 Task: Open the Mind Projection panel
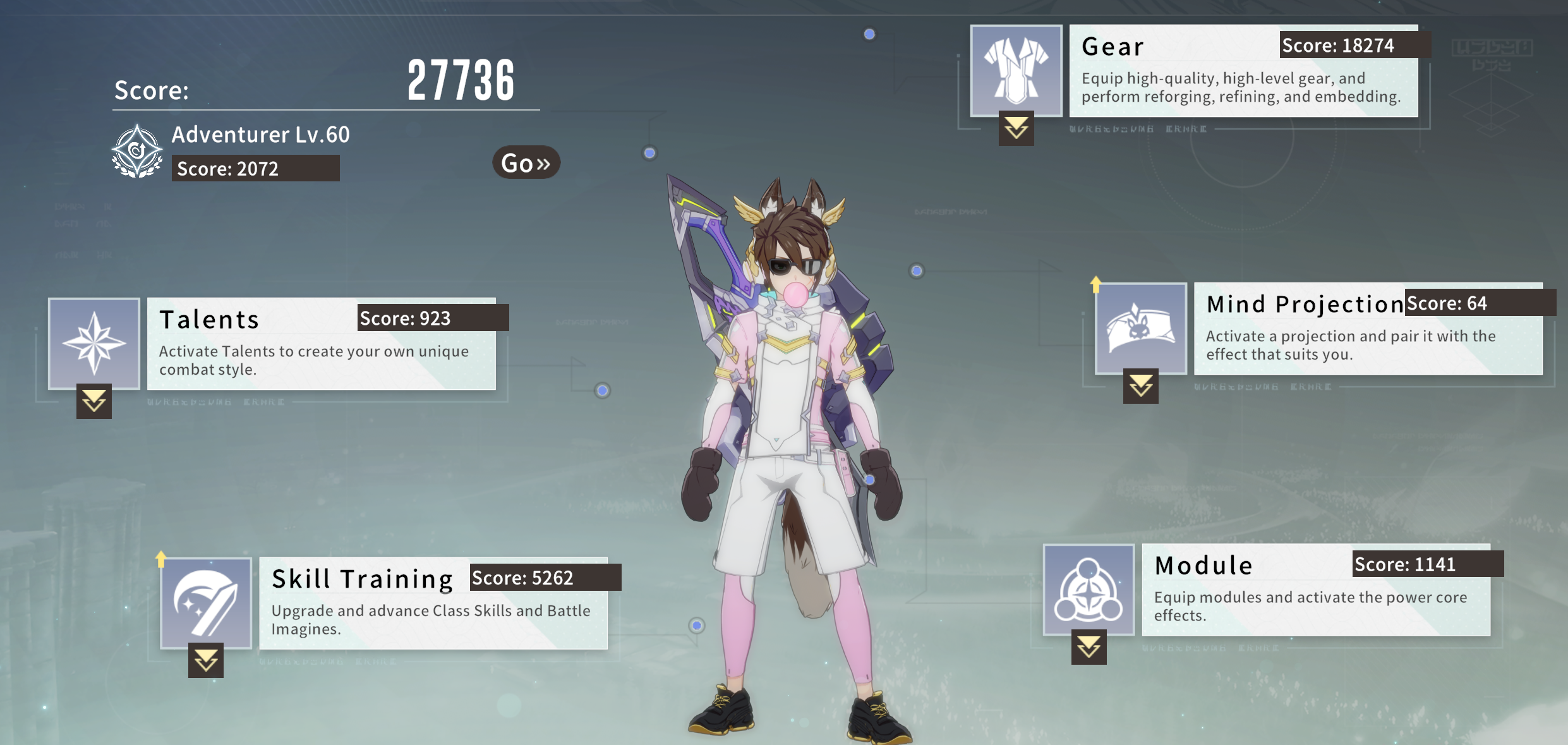(x=1368, y=329)
